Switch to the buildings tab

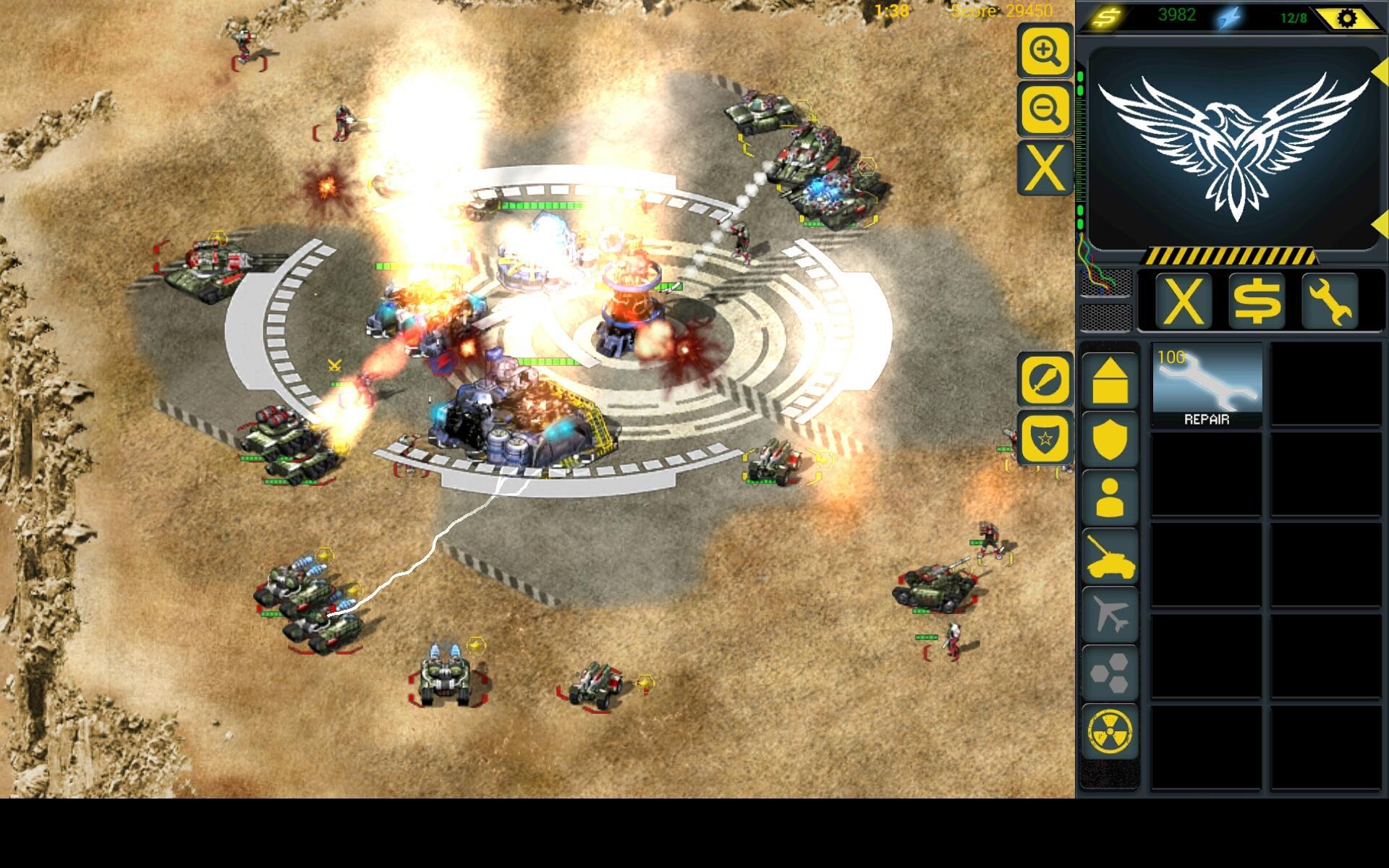[1109, 381]
